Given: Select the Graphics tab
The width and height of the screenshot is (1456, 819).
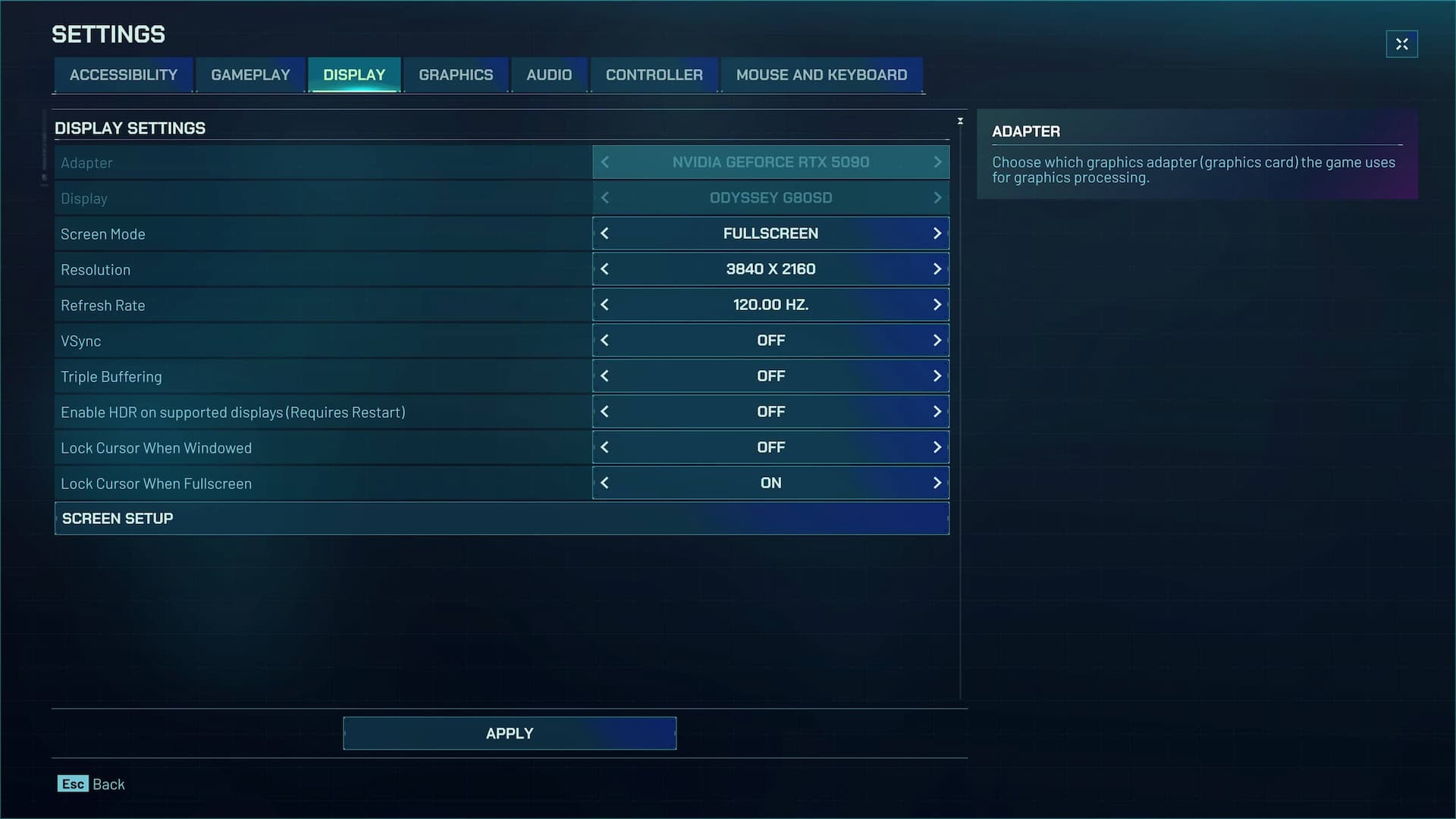Looking at the screenshot, I should pyautogui.click(x=456, y=75).
